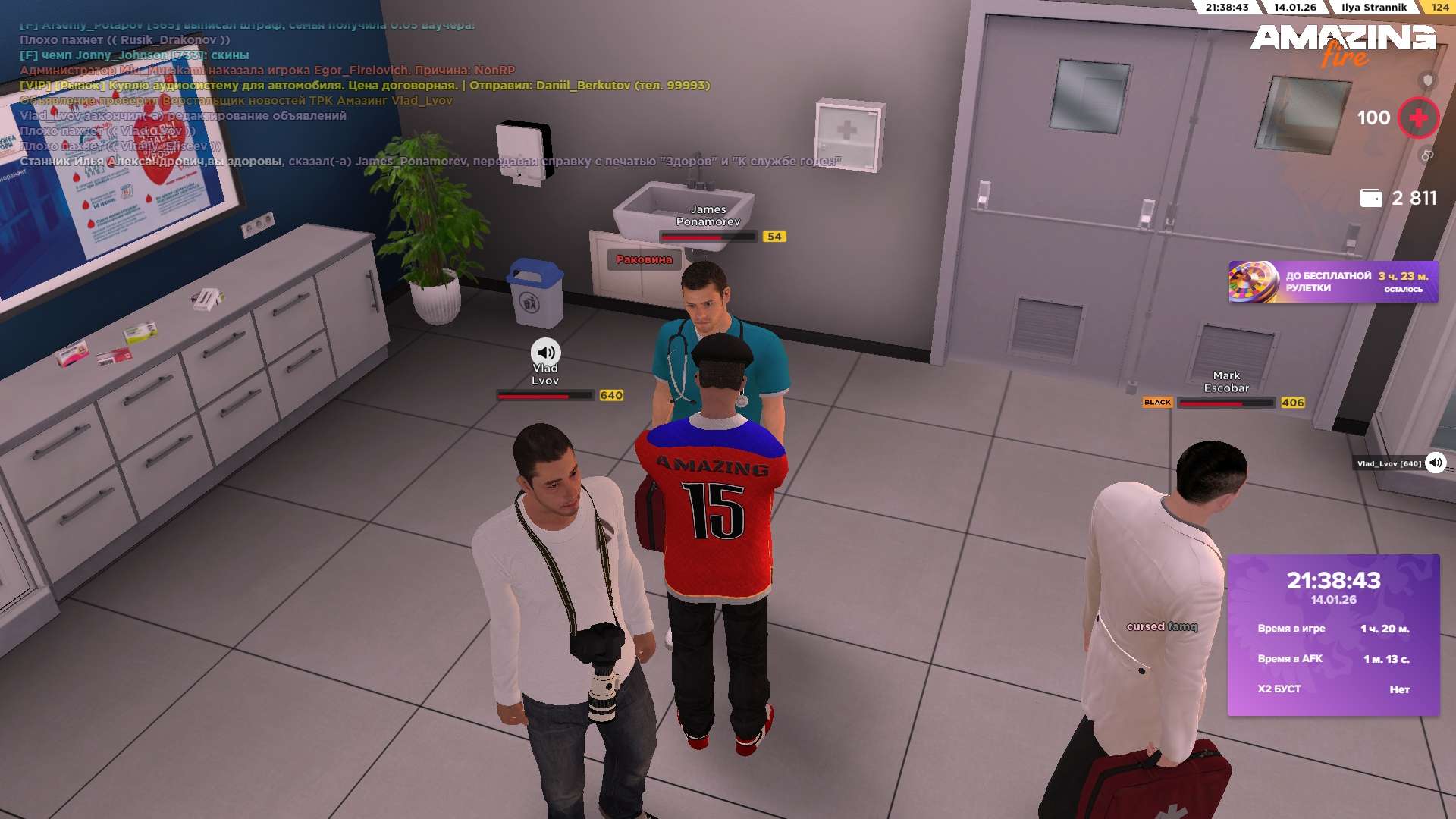Click the Amazing Fire logo
Viewport: 1456px width, 819px height.
coord(1342,44)
